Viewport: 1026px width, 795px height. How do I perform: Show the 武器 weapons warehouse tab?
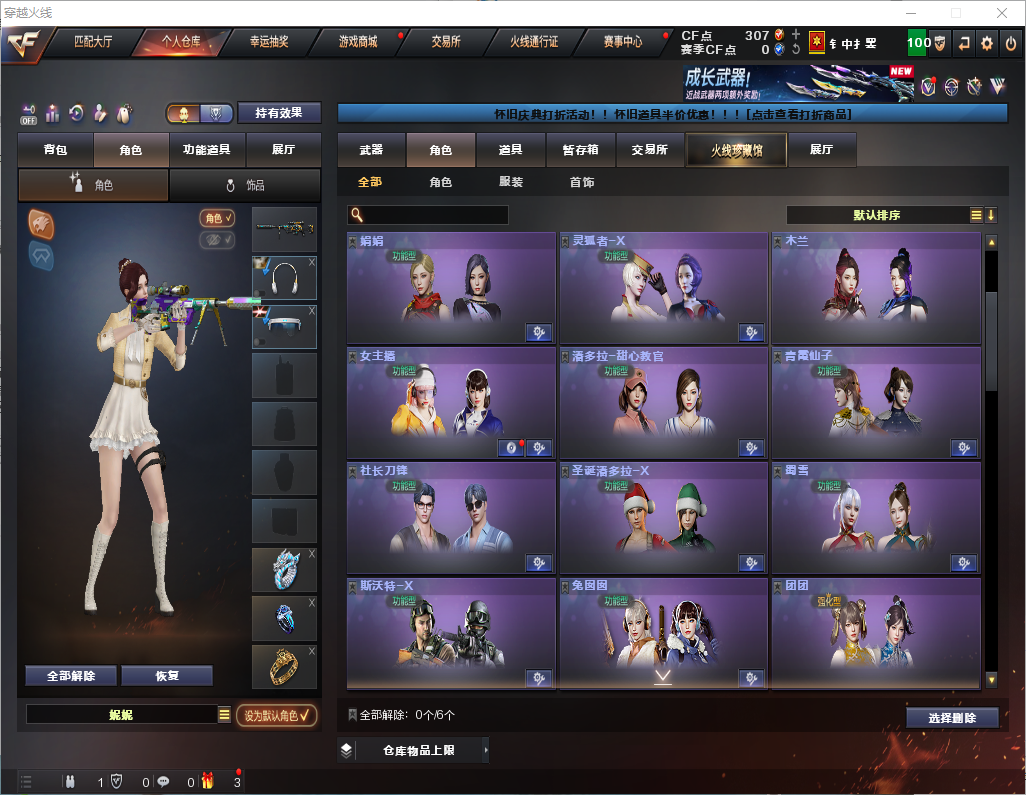pyautogui.click(x=371, y=150)
